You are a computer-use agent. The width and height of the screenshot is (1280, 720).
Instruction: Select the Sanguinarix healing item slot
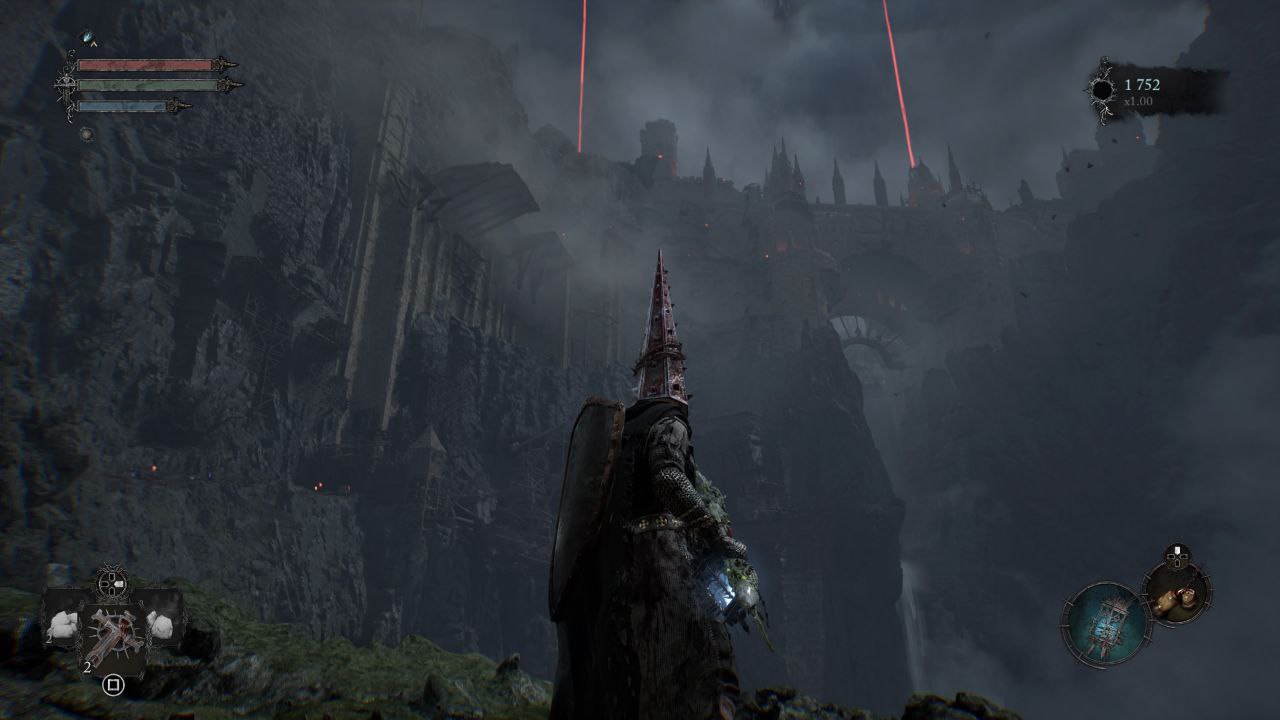[111, 631]
